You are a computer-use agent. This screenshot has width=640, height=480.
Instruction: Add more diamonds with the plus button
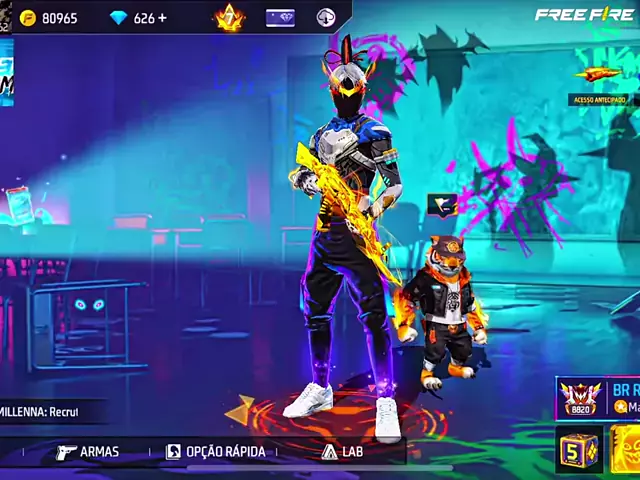(162, 18)
